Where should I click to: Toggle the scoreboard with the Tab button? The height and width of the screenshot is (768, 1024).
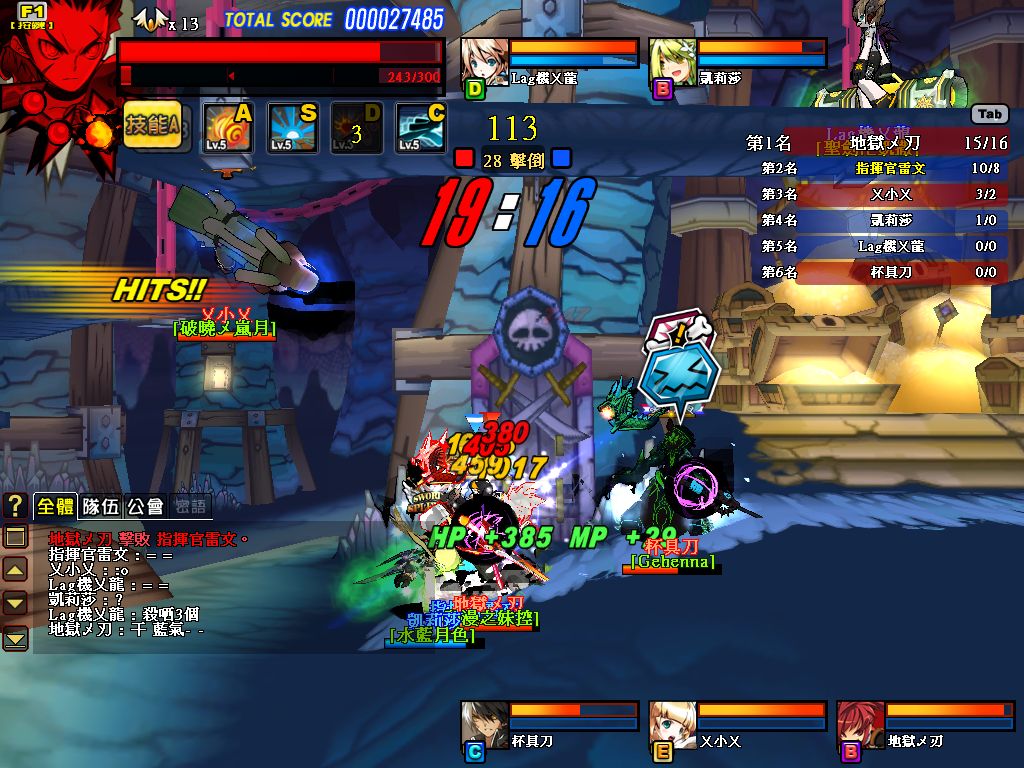989,114
